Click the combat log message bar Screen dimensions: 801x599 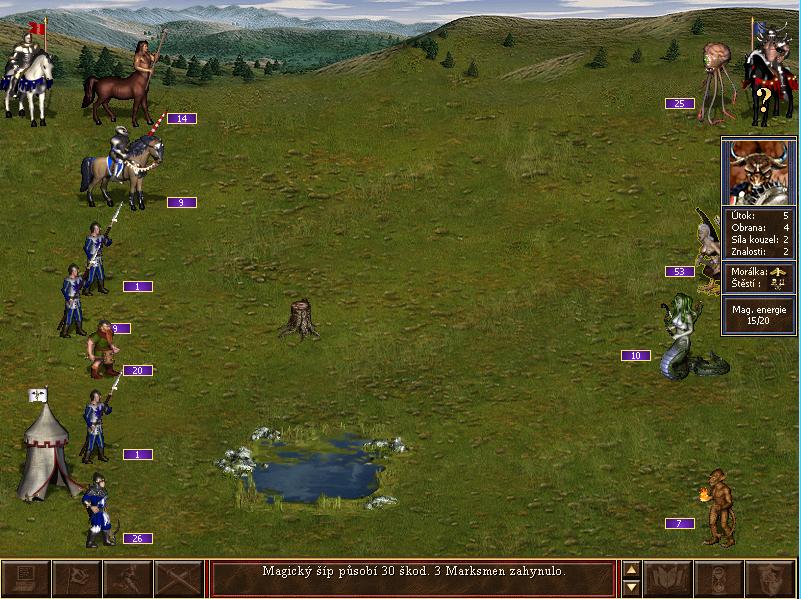click(413, 578)
